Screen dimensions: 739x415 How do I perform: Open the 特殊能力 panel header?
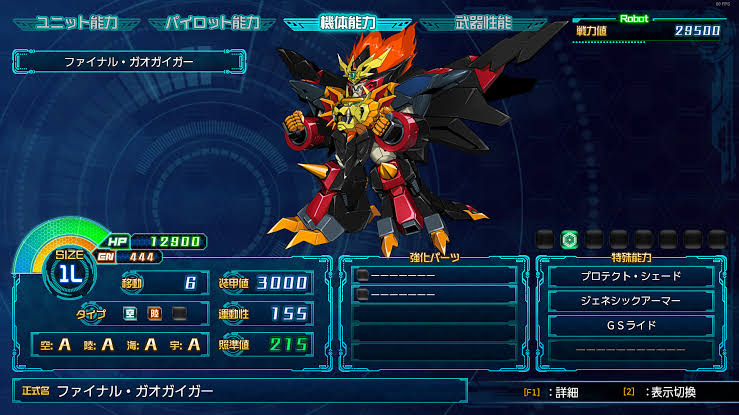point(631,260)
